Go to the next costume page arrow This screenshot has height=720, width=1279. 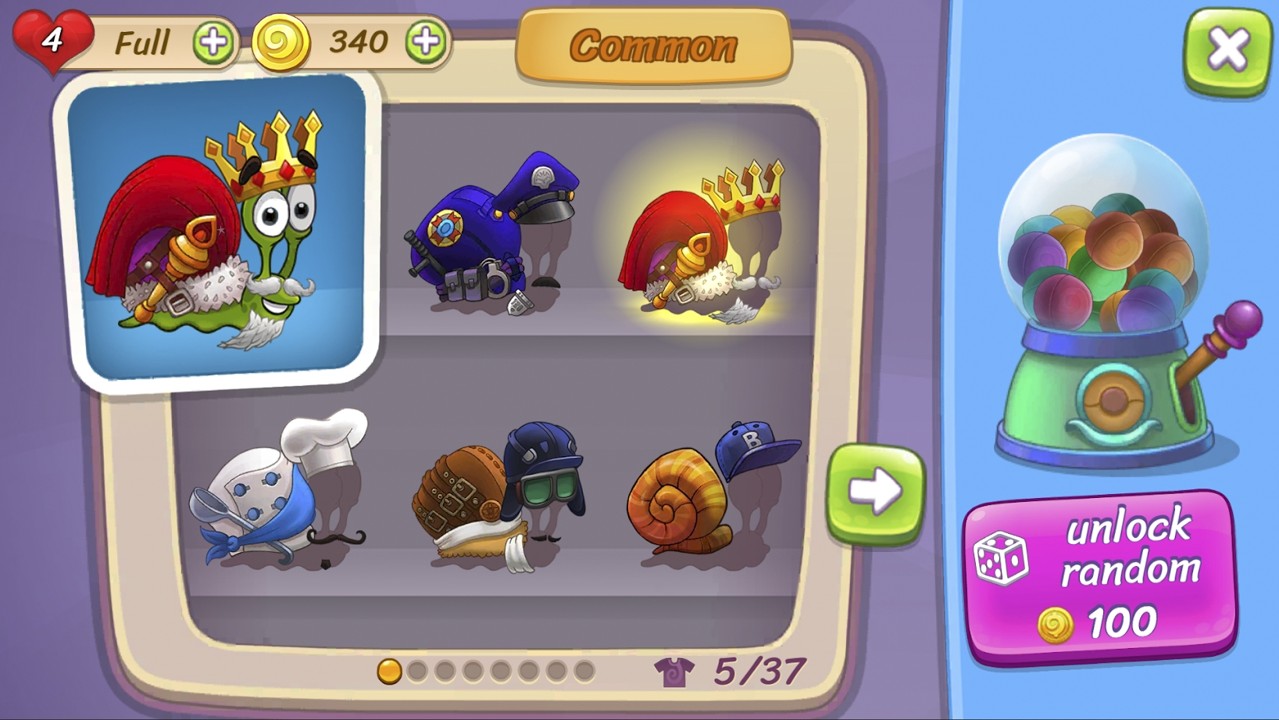pos(875,494)
